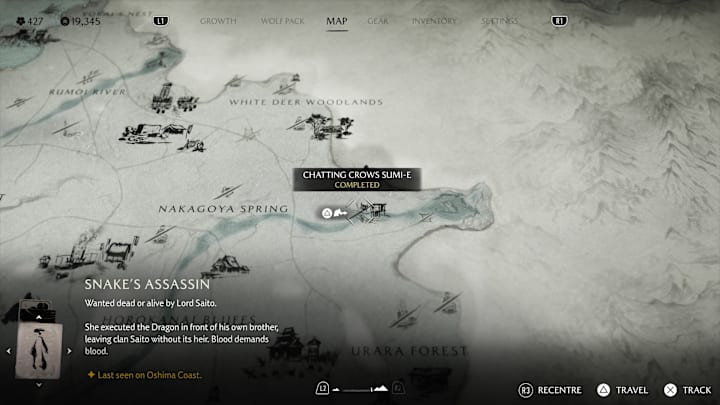The width and height of the screenshot is (720, 405).
Task: Go to the Gear tab
Action: point(377,20)
